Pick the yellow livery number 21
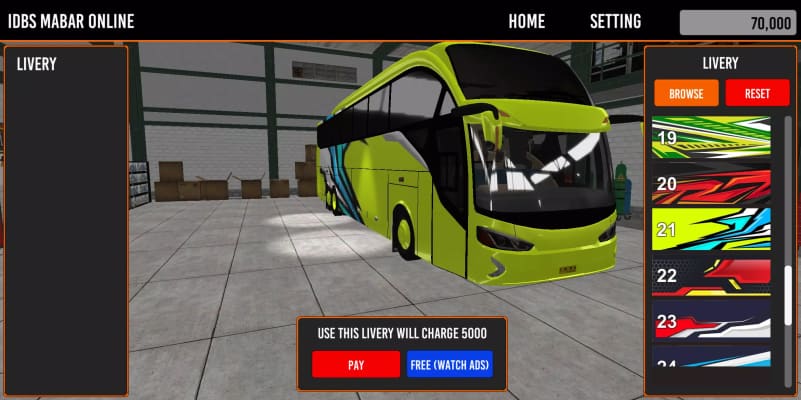801x400 pixels. [x=711, y=229]
